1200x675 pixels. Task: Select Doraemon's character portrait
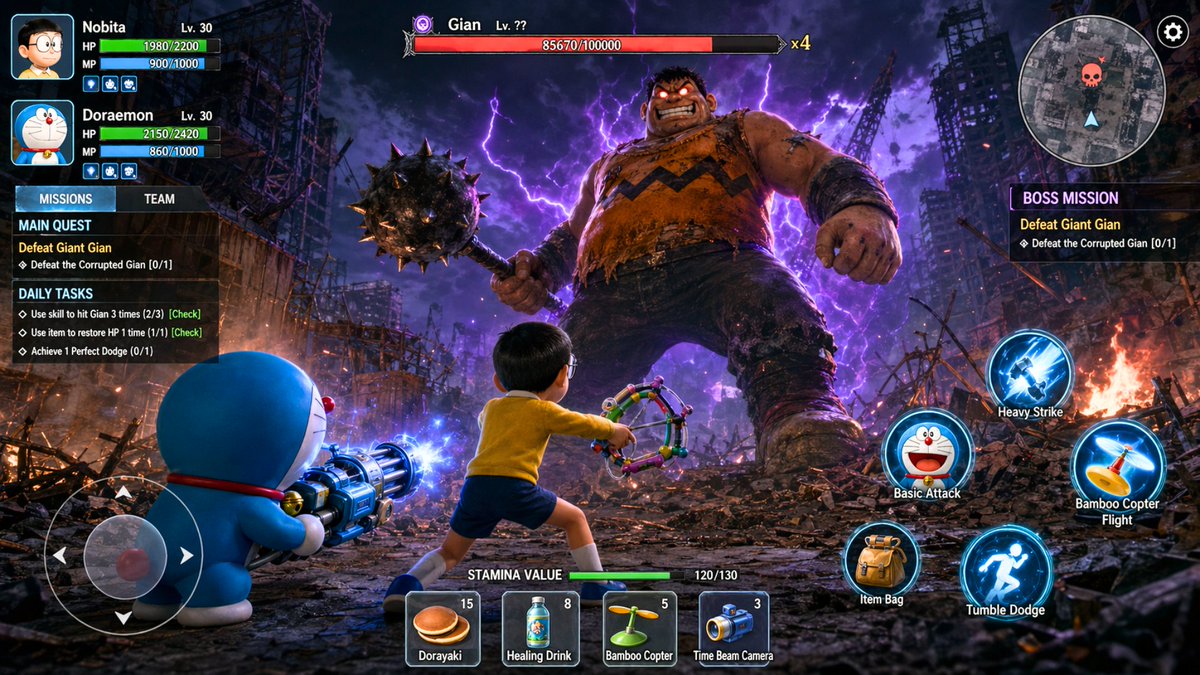pos(42,133)
